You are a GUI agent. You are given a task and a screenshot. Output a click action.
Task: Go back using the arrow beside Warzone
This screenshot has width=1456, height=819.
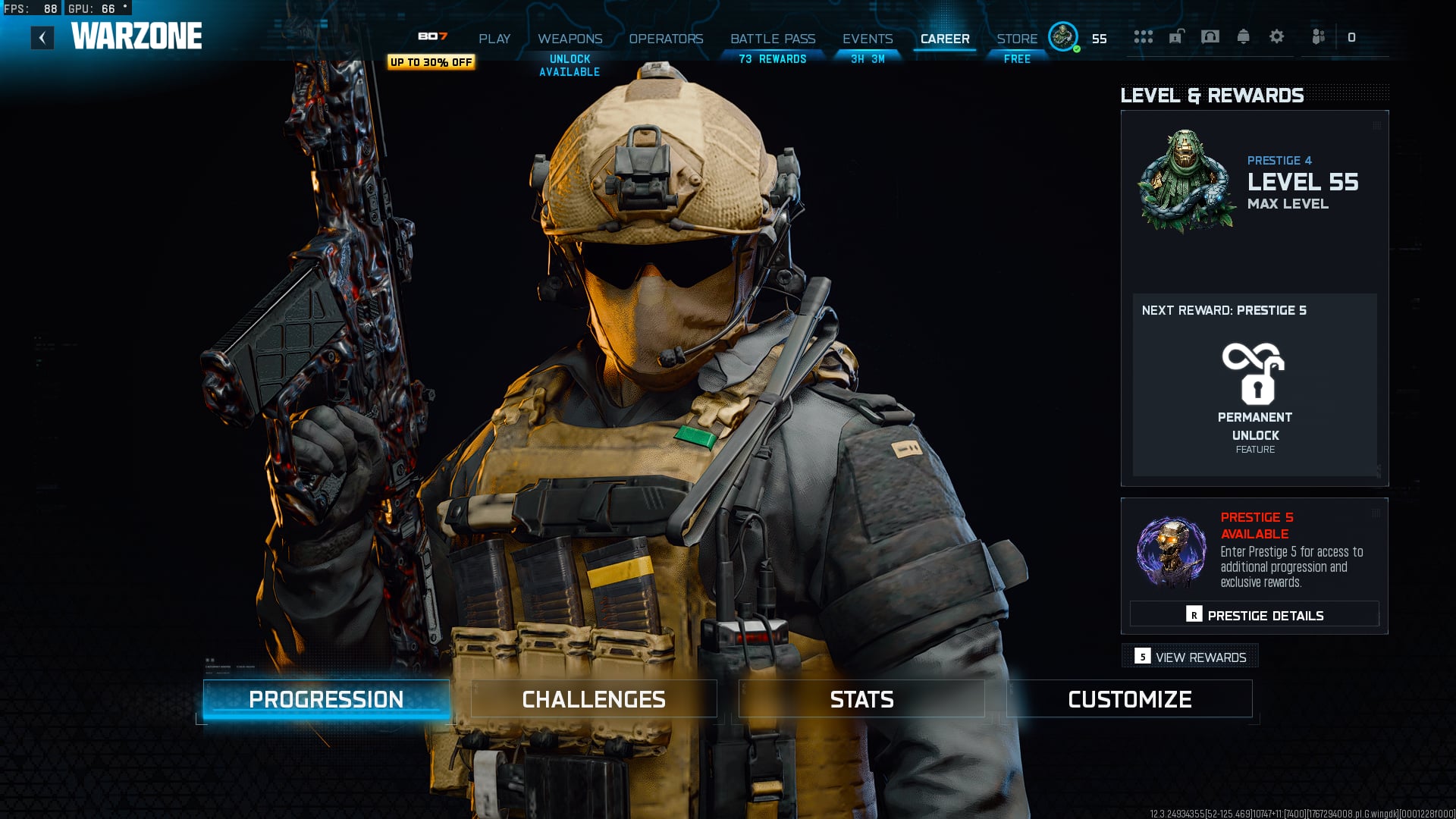coord(42,37)
